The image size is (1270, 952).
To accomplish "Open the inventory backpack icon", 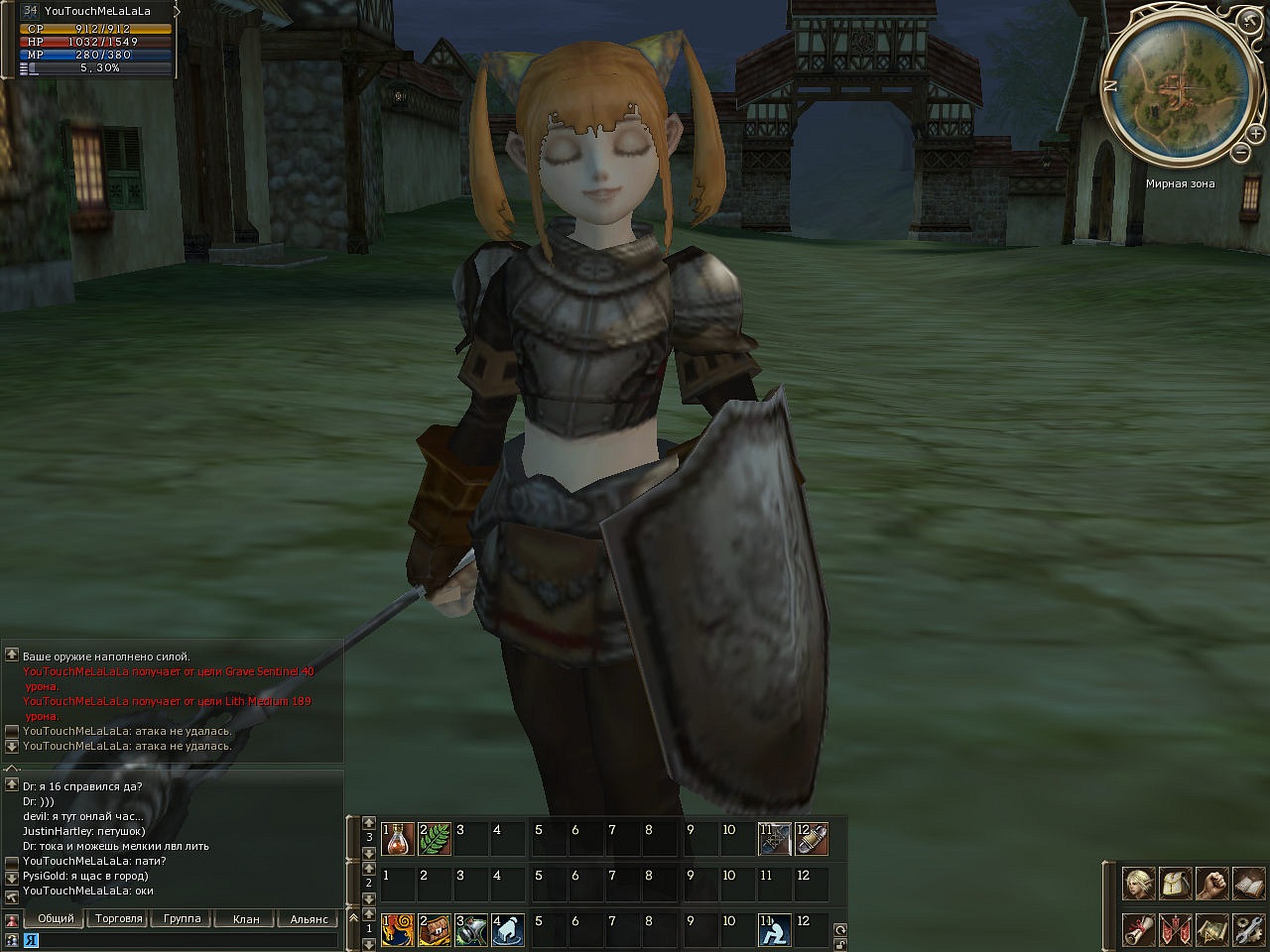I will pyautogui.click(x=1175, y=883).
